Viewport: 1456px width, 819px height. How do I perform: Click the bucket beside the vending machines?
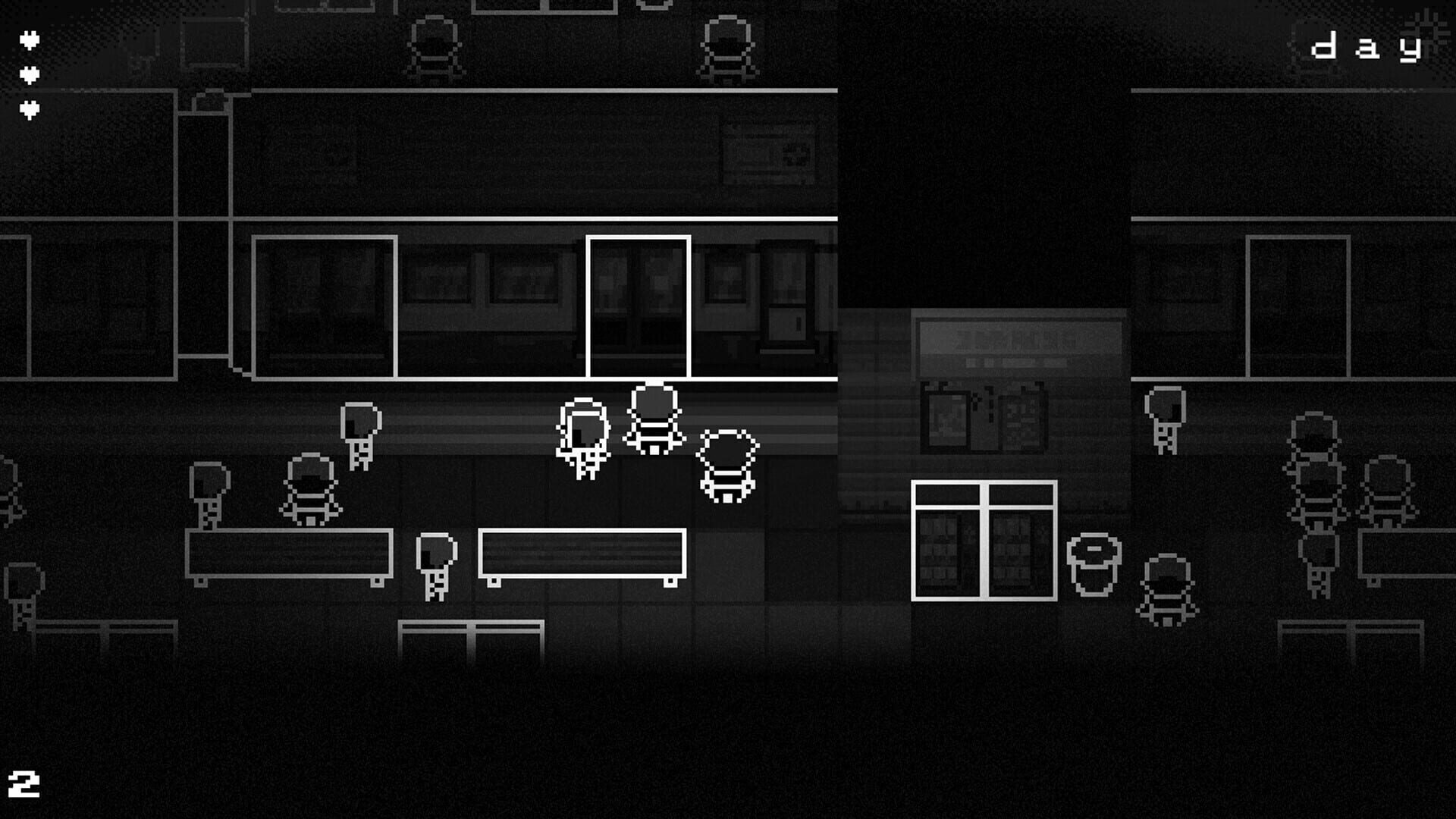click(1094, 565)
